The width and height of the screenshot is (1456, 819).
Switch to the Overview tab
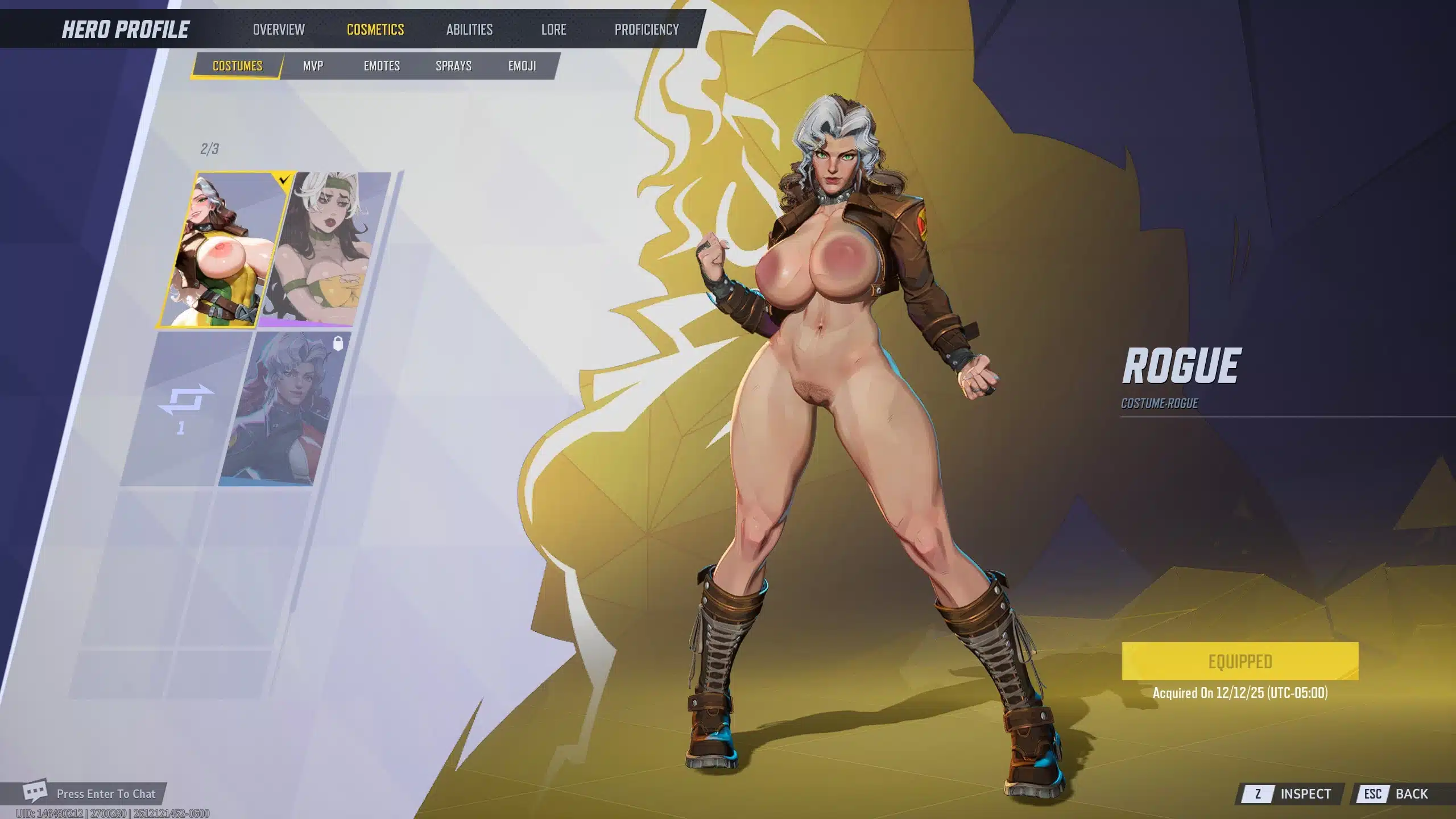(x=279, y=30)
